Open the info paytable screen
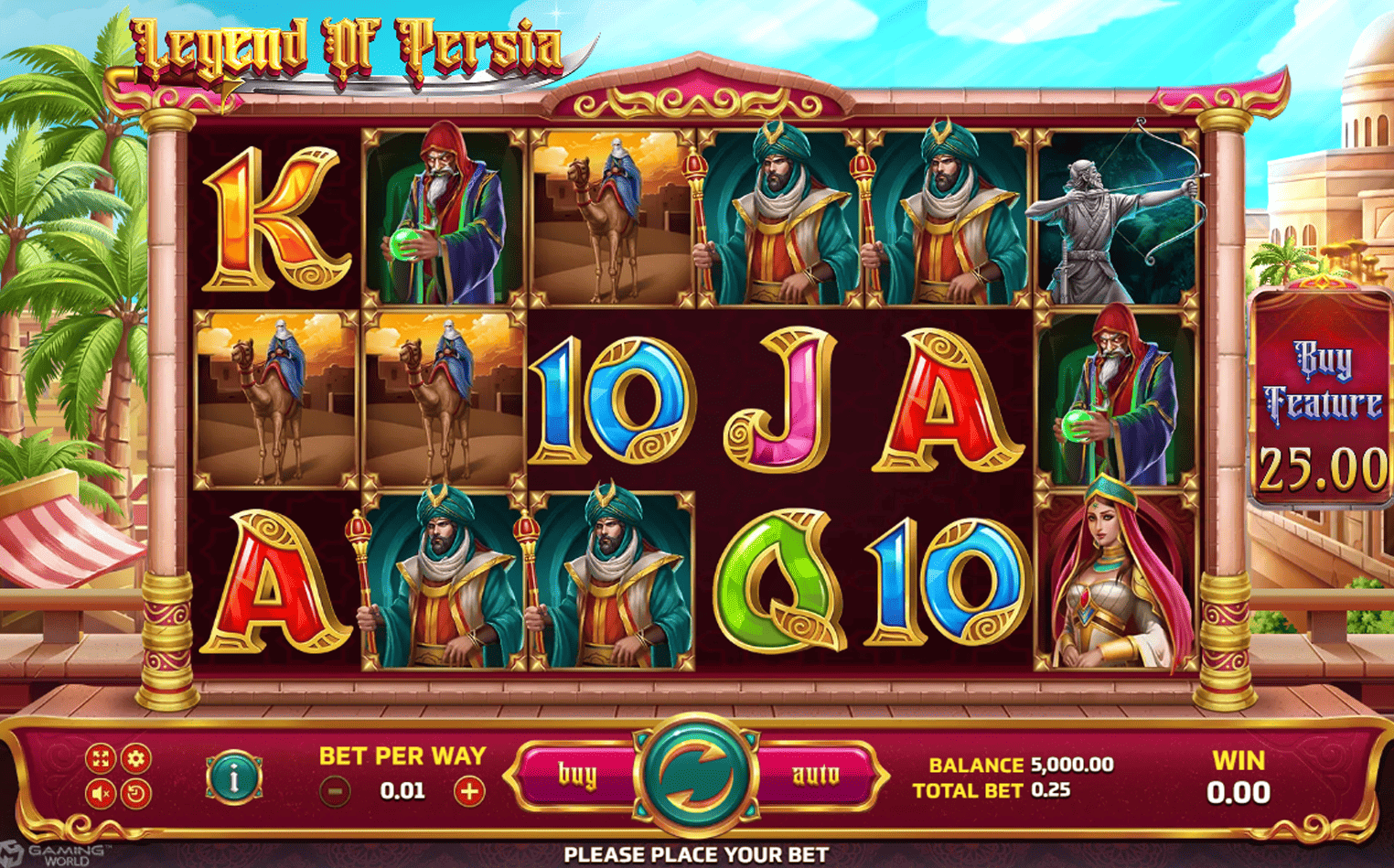 [233, 776]
